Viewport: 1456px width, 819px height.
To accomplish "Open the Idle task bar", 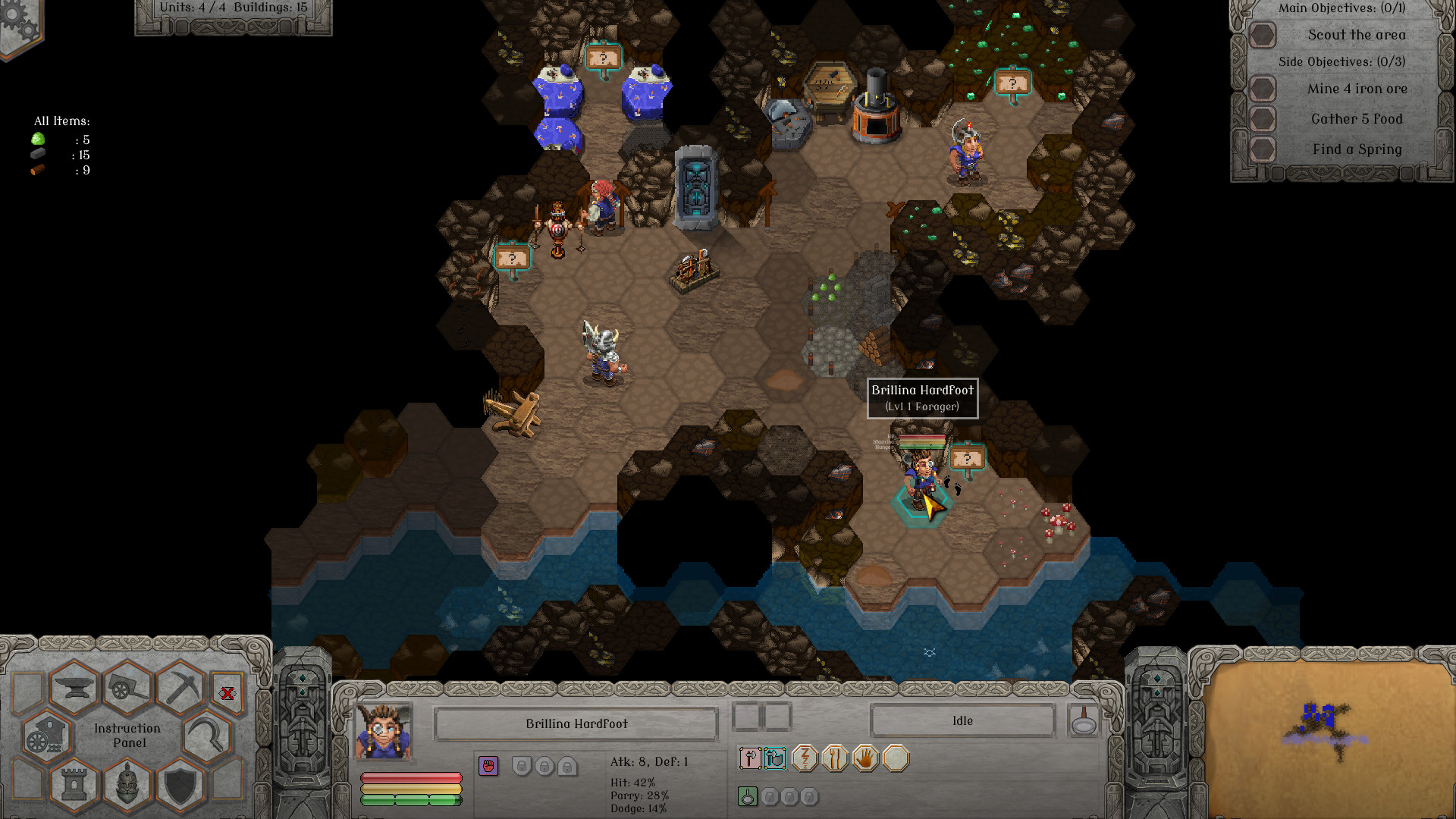I will [963, 720].
